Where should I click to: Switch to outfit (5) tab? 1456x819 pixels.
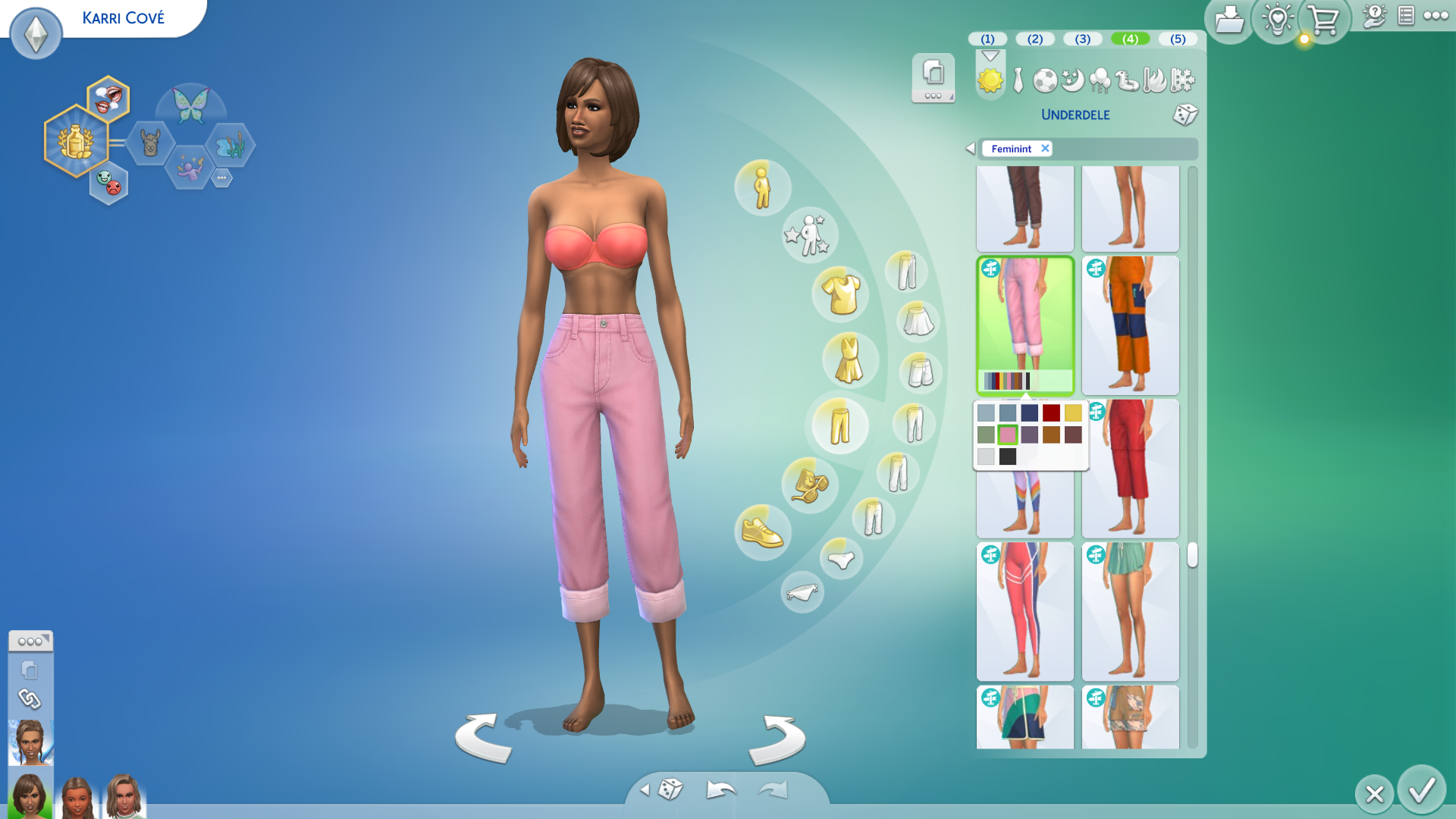(x=1177, y=39)
